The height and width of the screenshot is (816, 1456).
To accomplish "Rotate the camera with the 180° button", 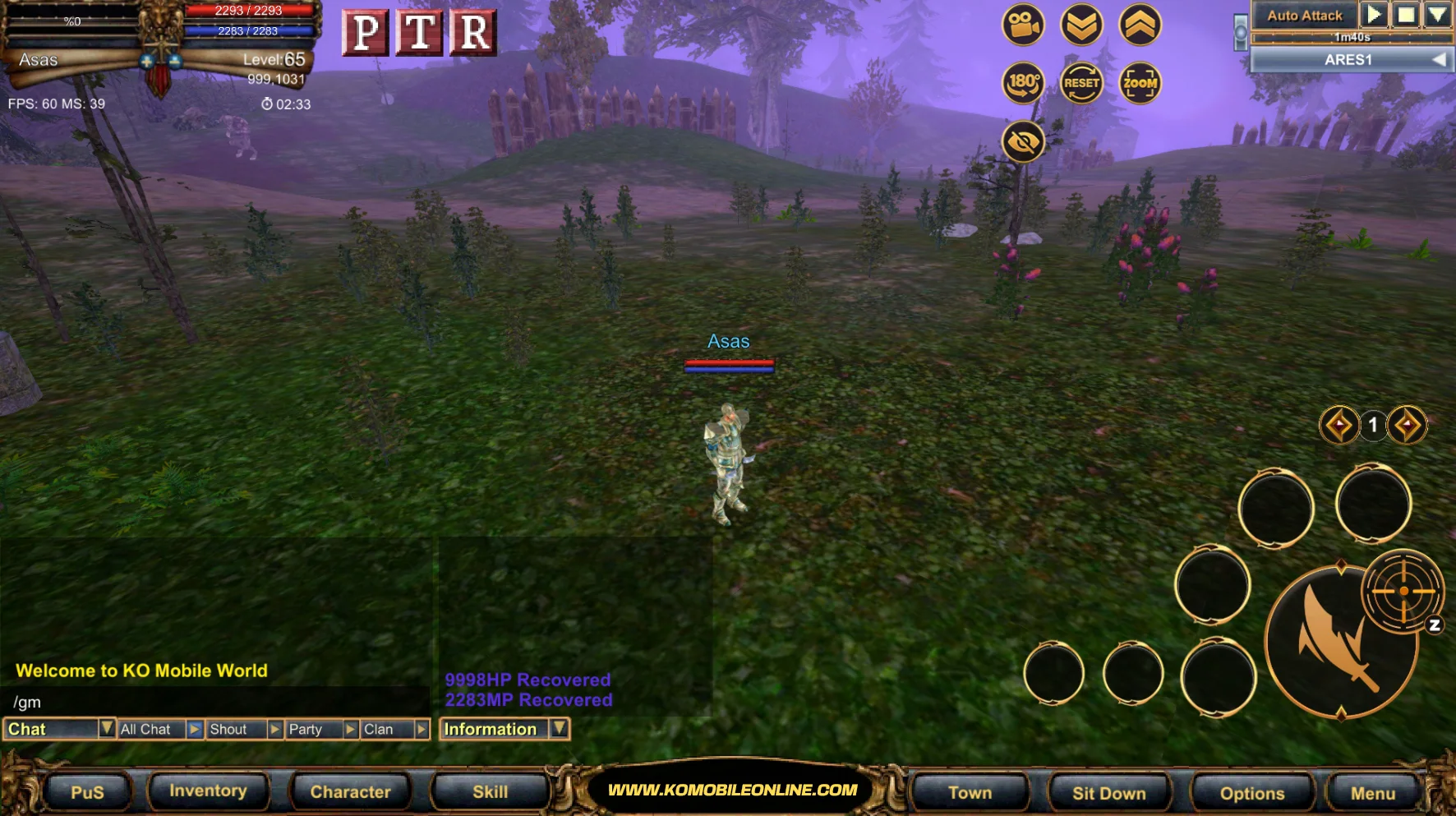I will [1023, 83].
